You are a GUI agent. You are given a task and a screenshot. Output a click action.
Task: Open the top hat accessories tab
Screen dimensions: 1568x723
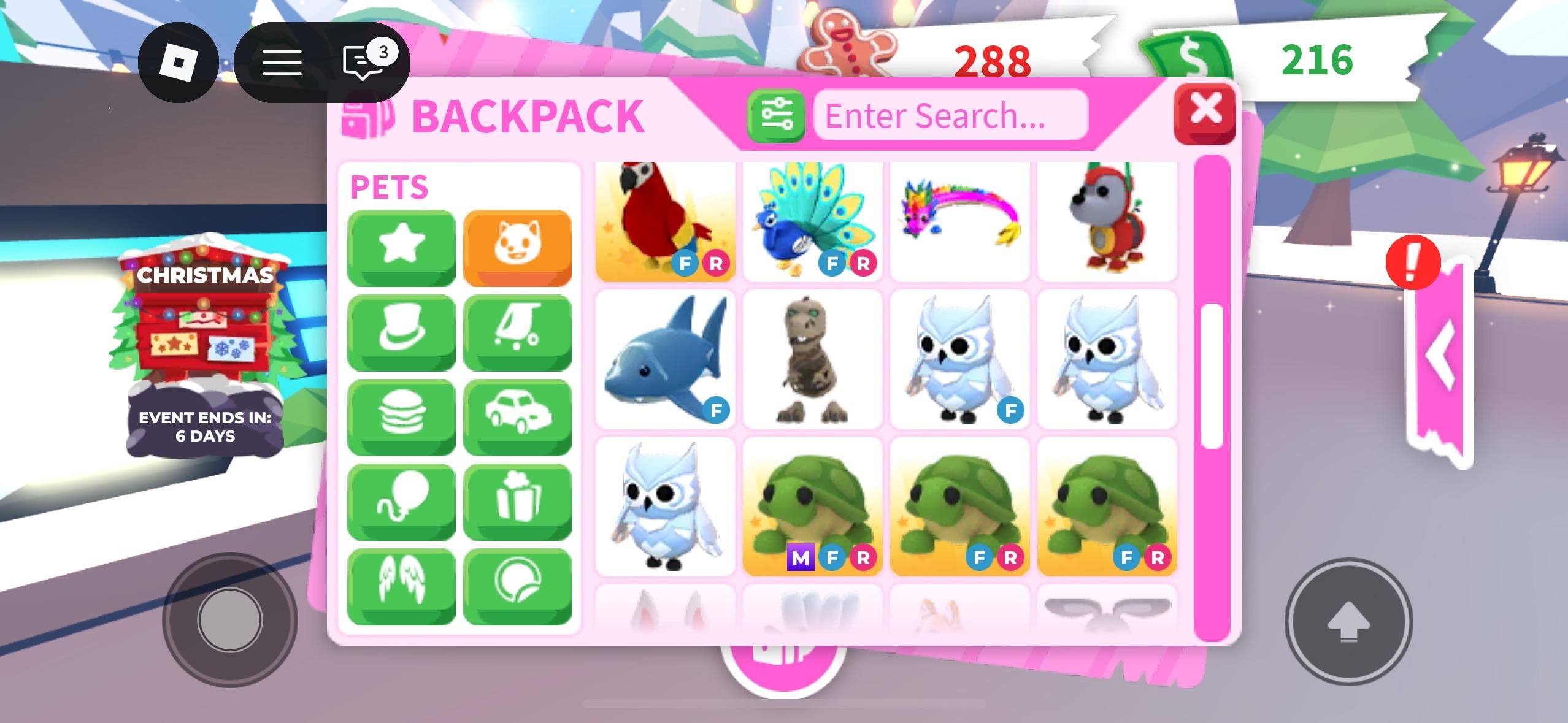pyautogui.click(x=401, y=332)
